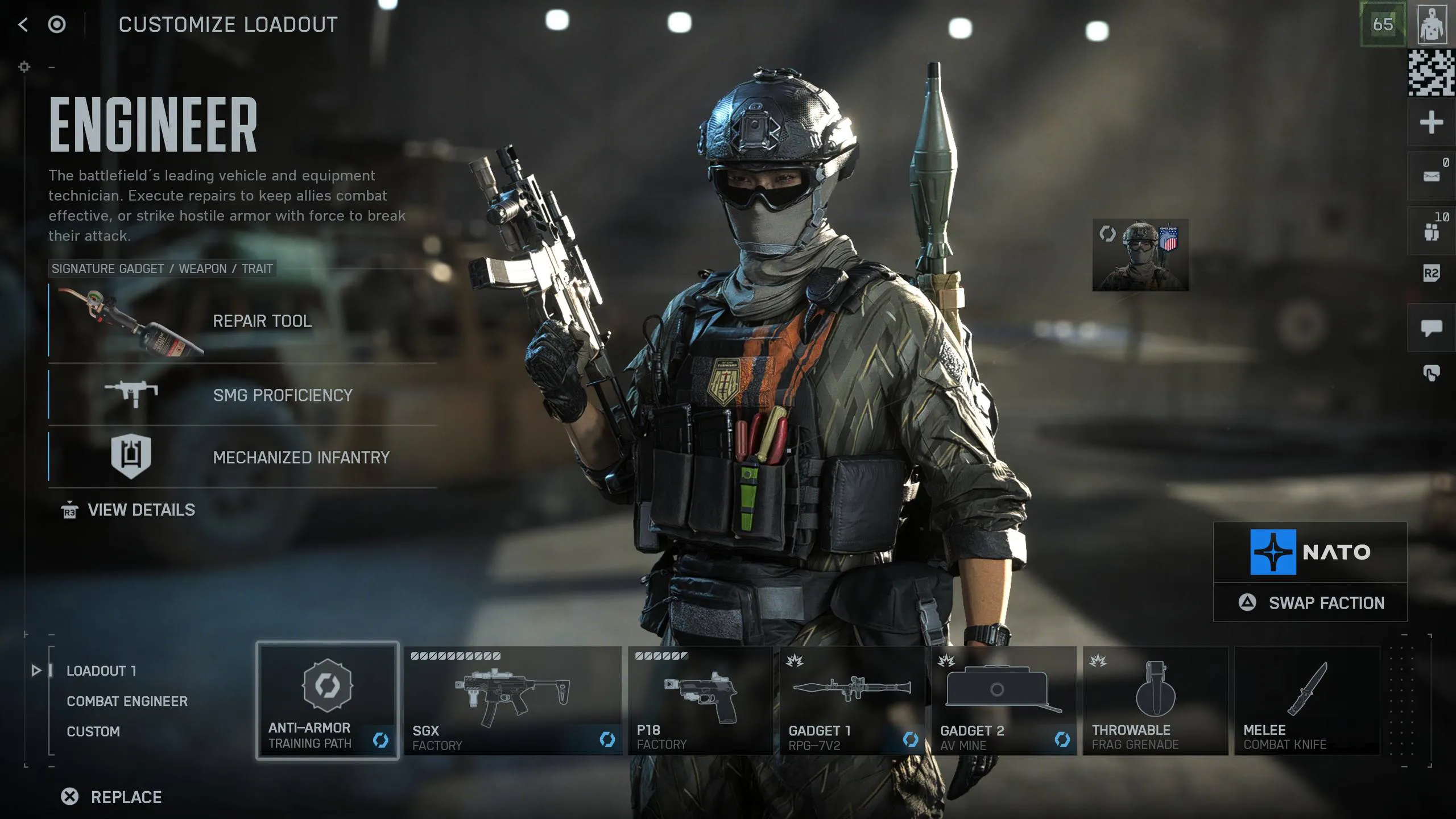The width and height of the screenshot is (1456, 819).
Task: Click the plus icon on the sidebar
Action: (x=1431, y=122)
